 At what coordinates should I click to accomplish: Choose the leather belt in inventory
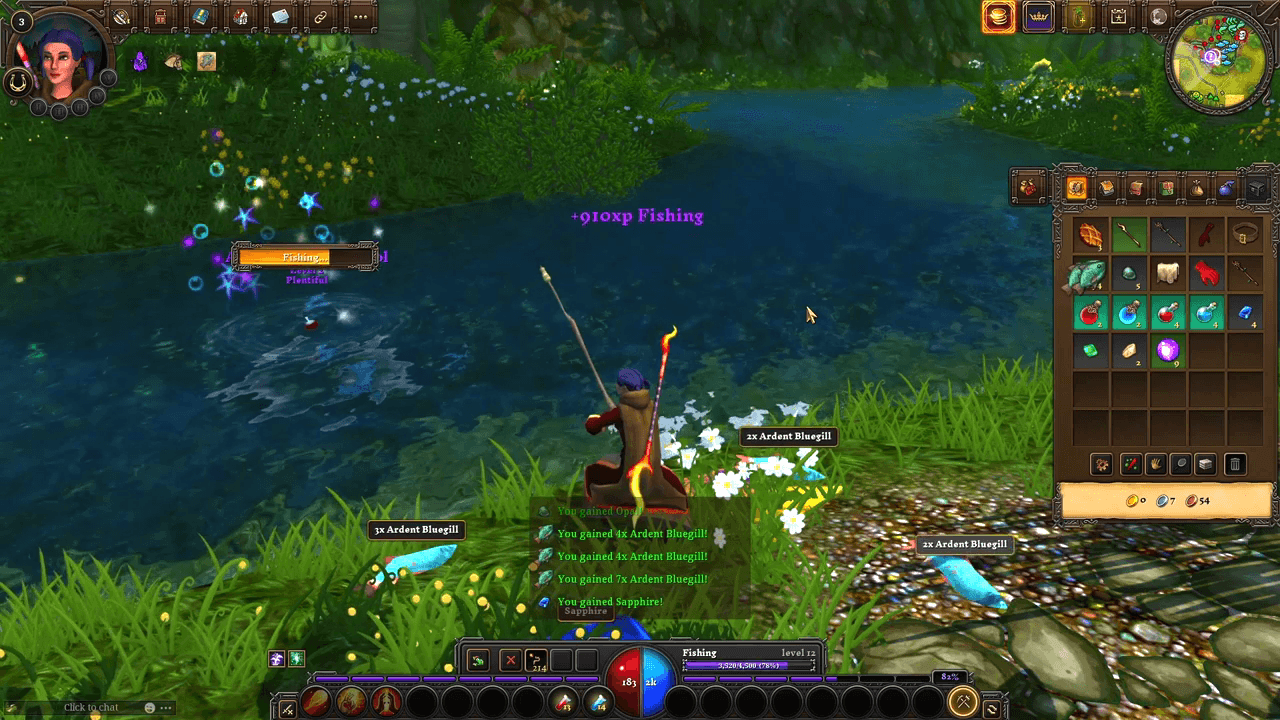1245,235
